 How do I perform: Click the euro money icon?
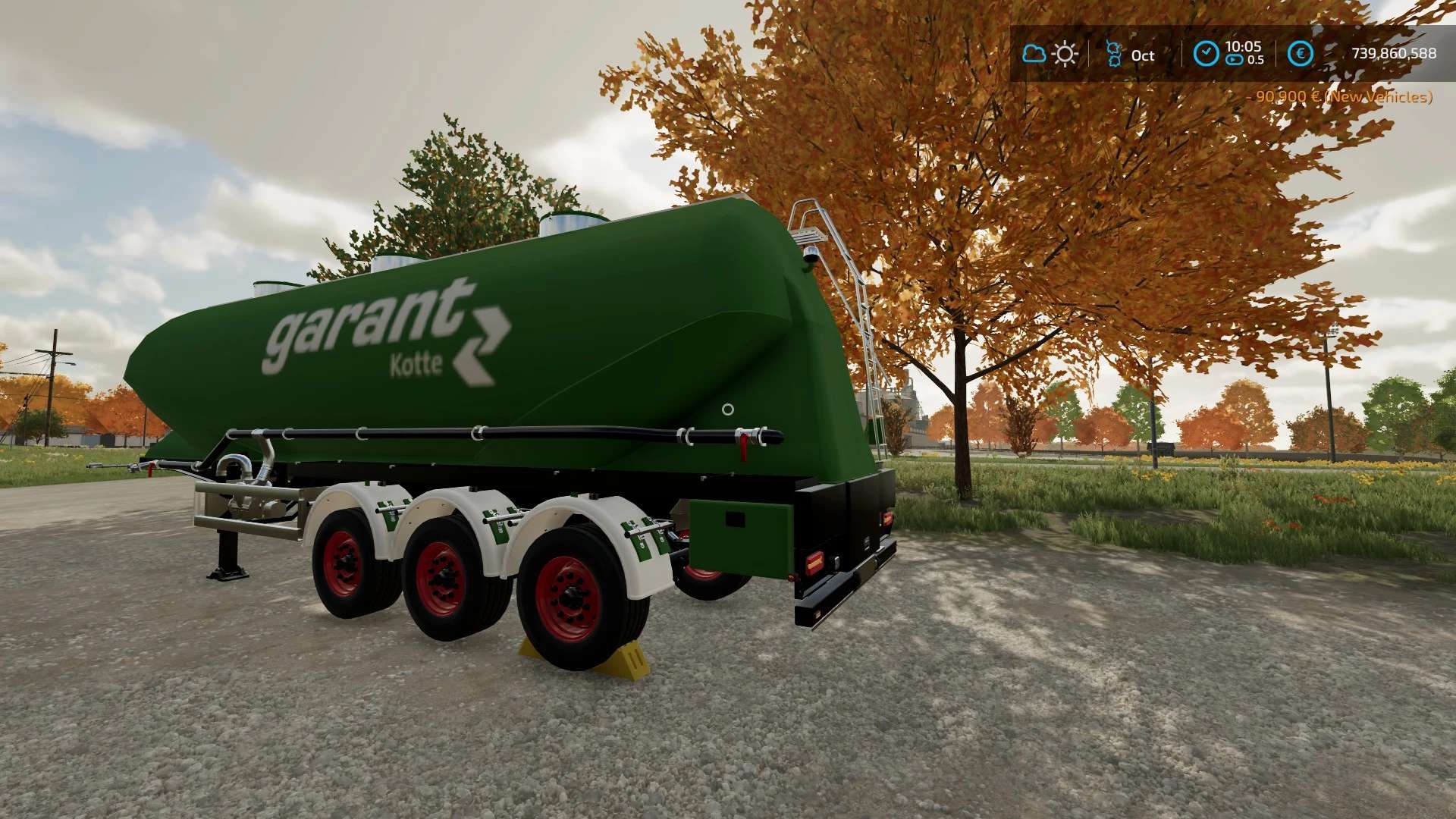click(x=1301, y=53)
